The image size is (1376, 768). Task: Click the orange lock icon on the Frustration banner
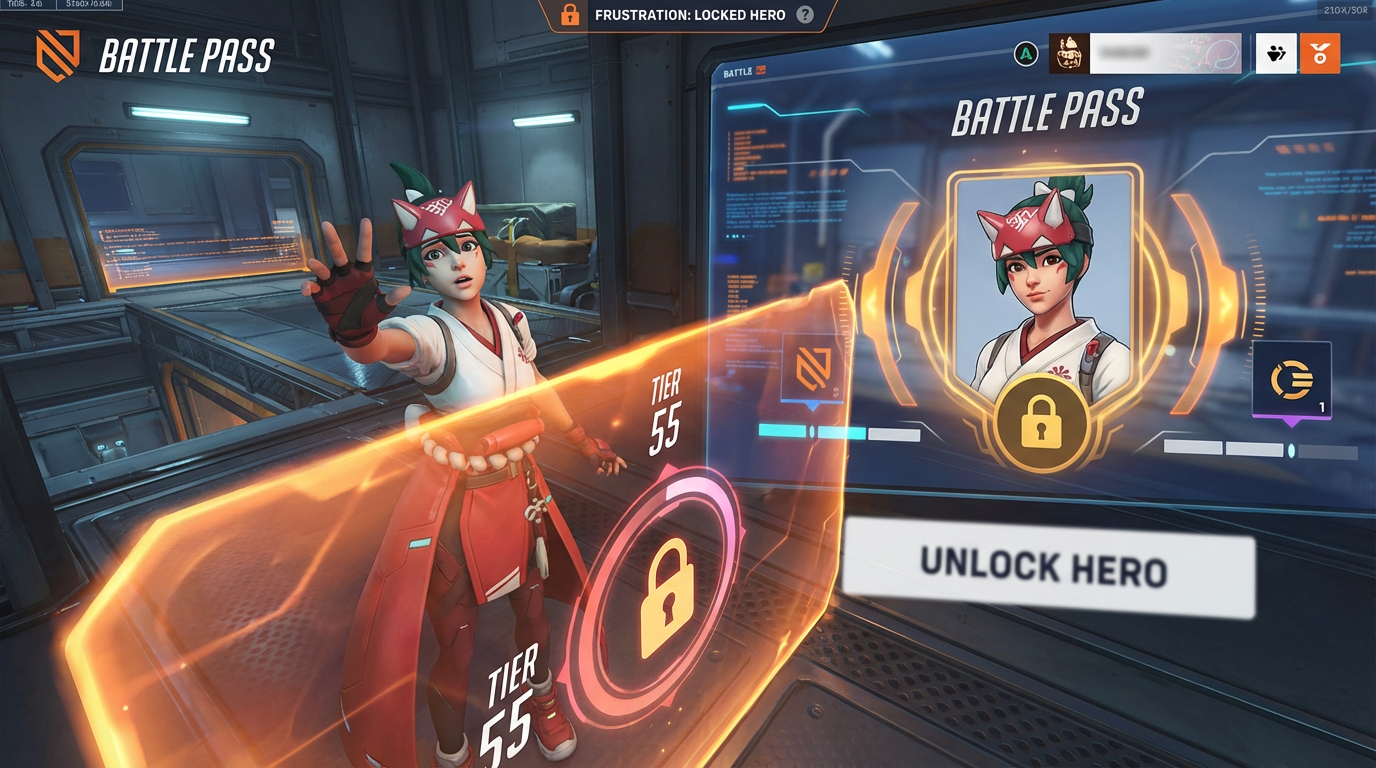pyautogui.click(x=569, y=15)
